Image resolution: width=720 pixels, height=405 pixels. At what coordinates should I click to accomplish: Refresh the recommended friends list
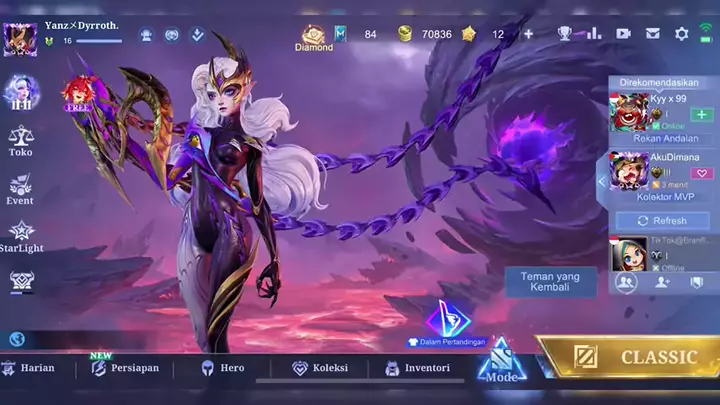coord(663,220)
